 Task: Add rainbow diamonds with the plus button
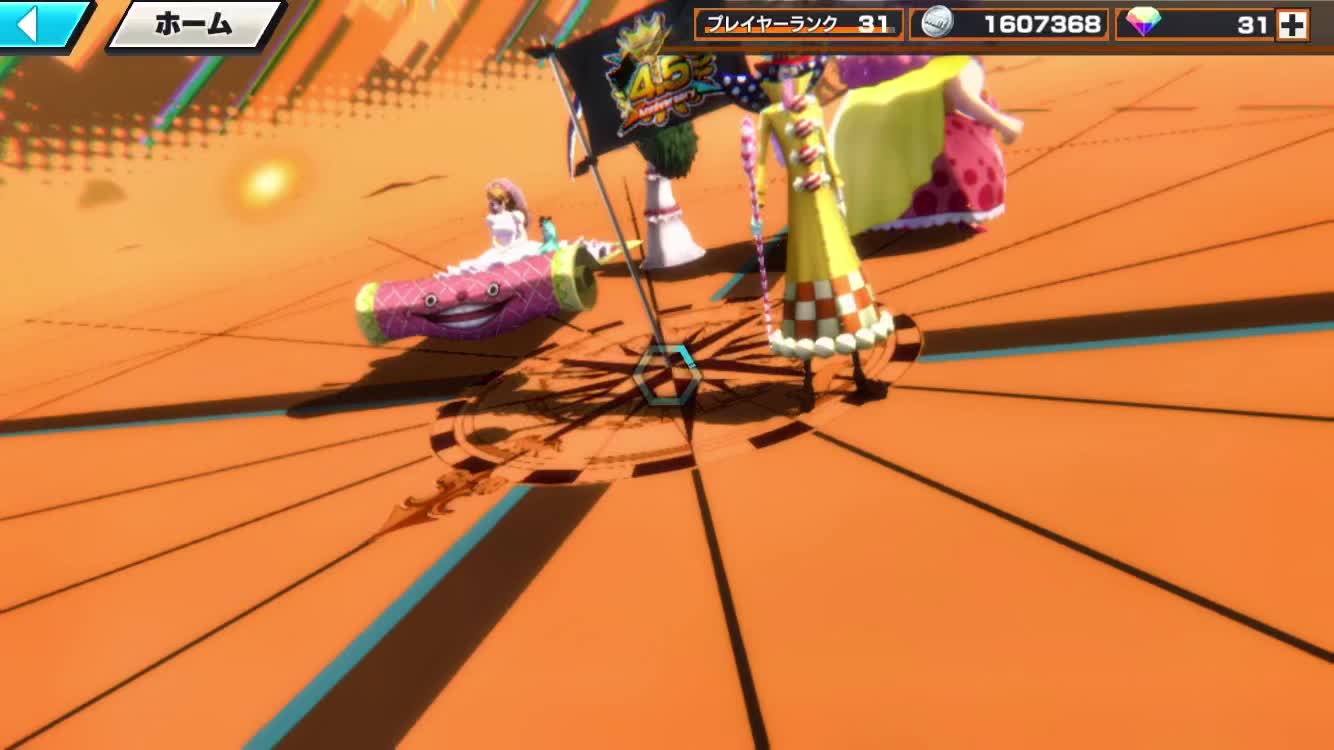coord(1292,25)
